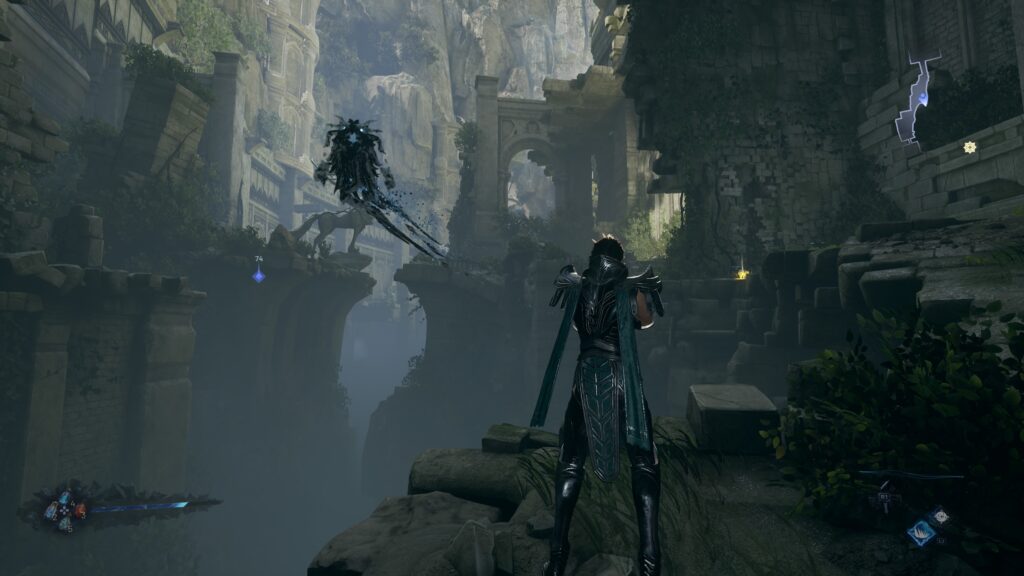Activate the blue diamond flame skill
This screenshot has width=1024, height=576.
click(921, 533)
